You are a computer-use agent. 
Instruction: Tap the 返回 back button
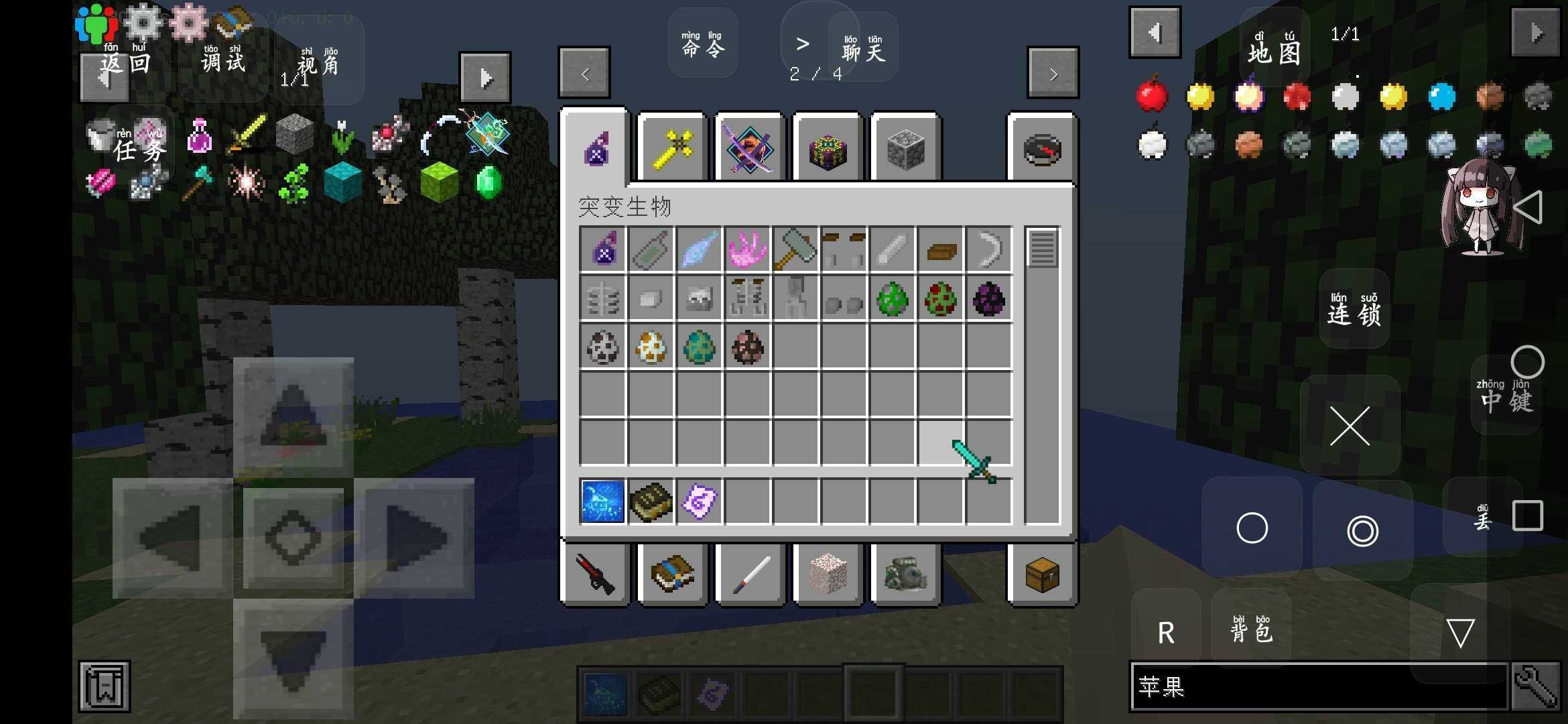125,62
